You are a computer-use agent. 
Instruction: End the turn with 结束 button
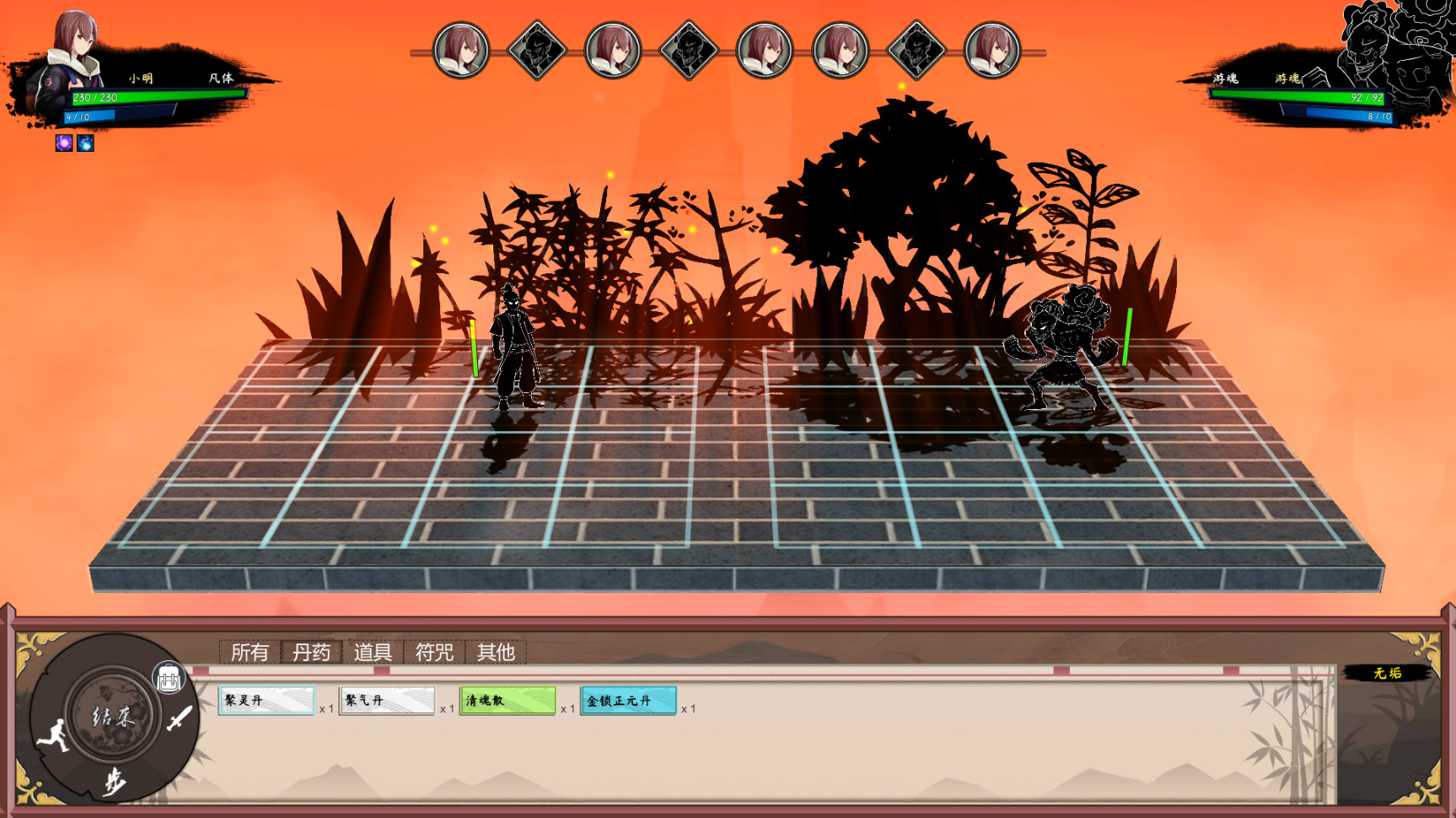pos(112,717)
